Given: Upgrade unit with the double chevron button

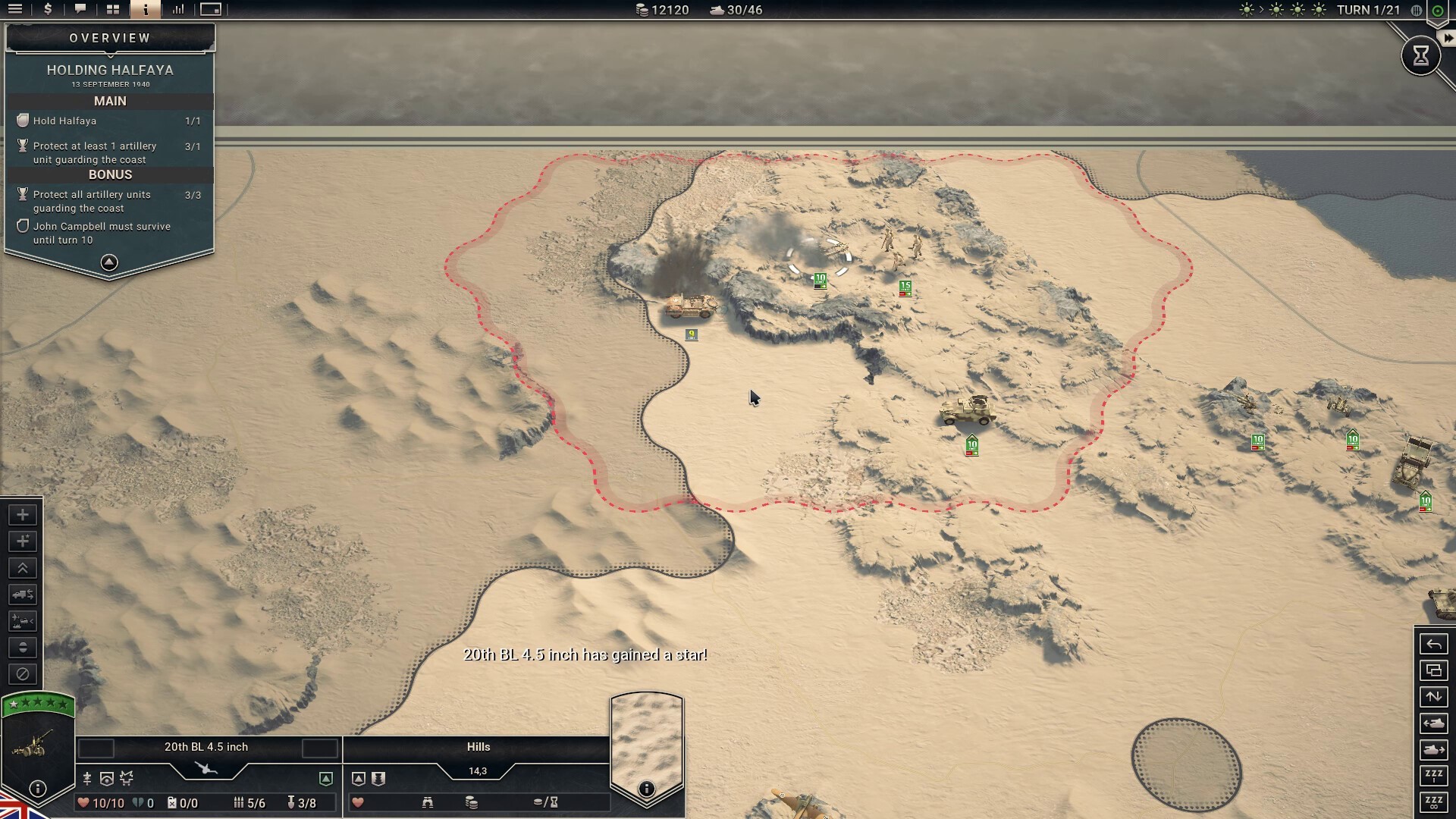Looking at the screenshot, I should tap(23, 568).
